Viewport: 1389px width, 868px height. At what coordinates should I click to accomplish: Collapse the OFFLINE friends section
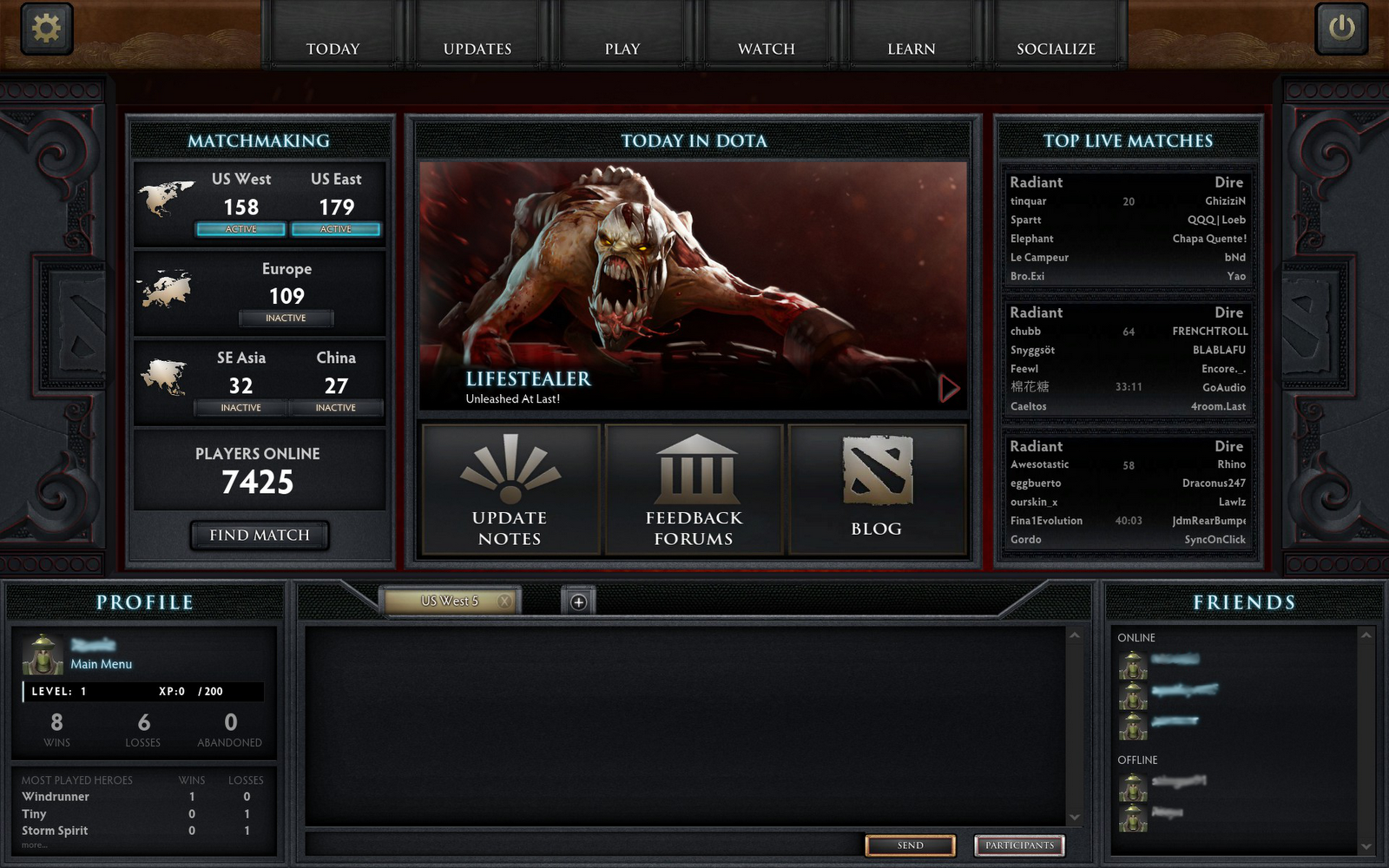(x=1137, y=759)
